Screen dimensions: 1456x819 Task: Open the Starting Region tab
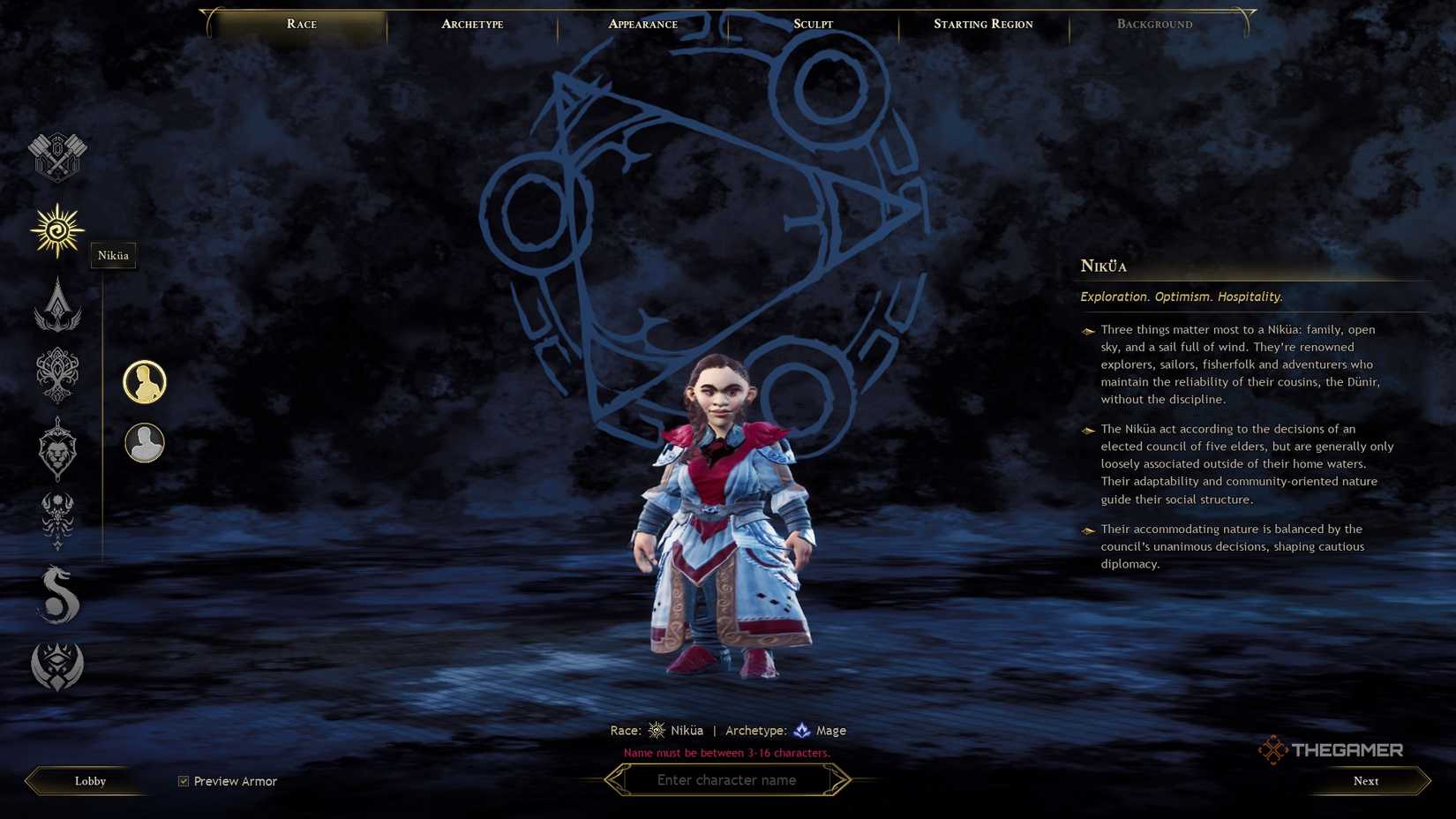pos(982,24)
